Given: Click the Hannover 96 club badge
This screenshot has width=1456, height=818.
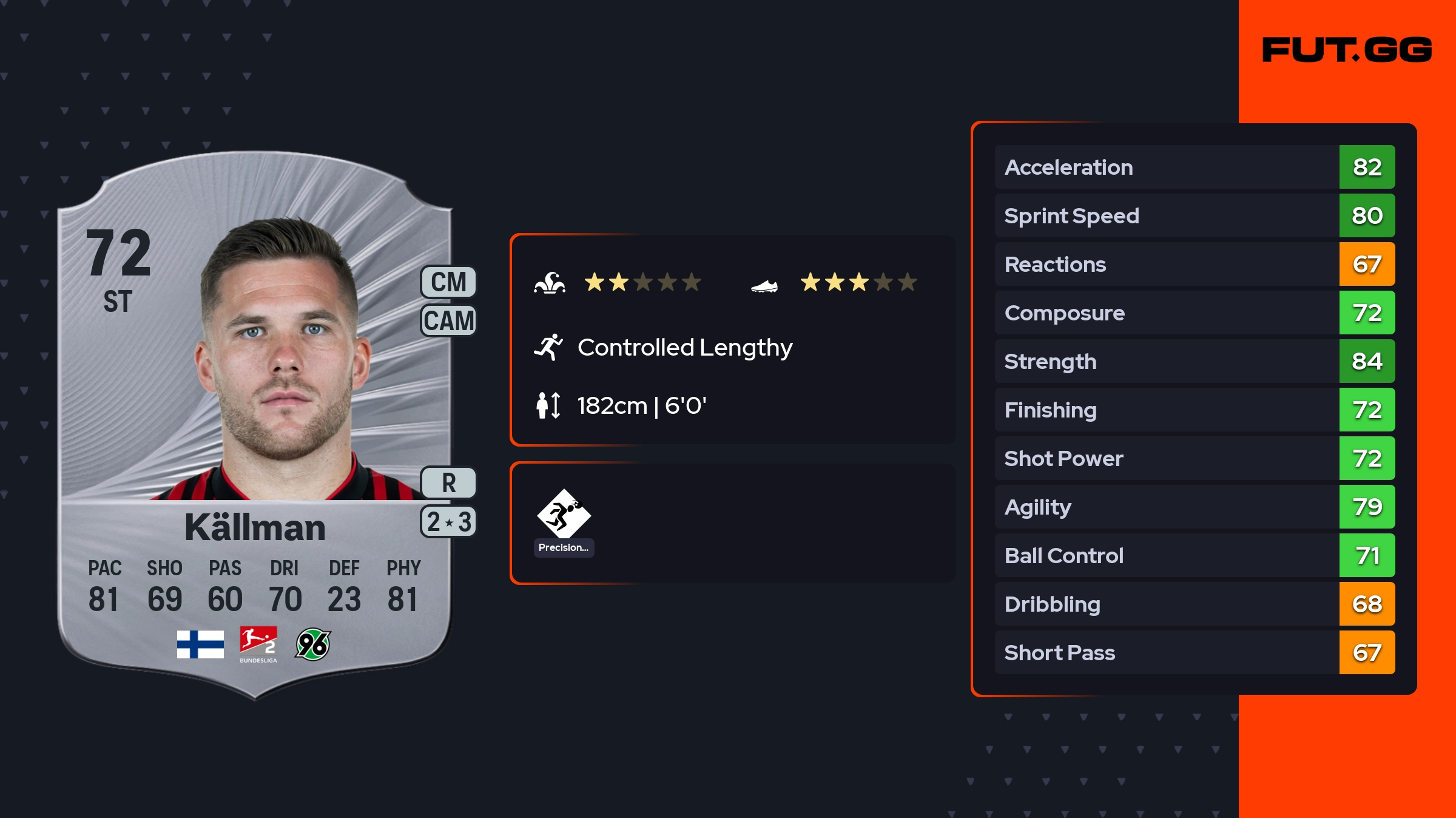Looking at the screenshot, I should coord(312,644).
